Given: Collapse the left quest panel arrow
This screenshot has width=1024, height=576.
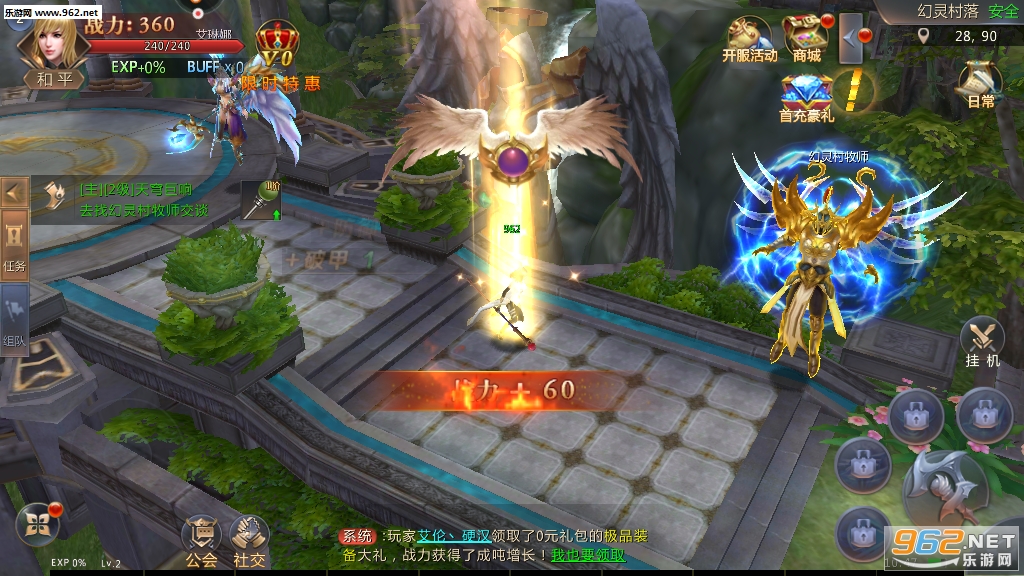Looking at the screenshot, I should tap(14, 190).
